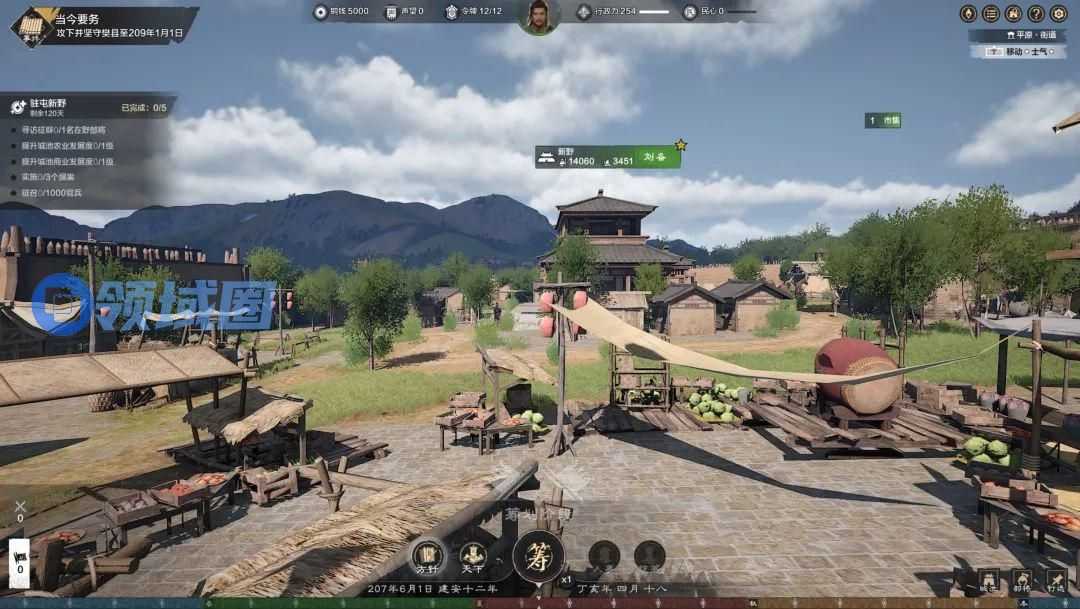
Task: Select the ruler portrait at top center
Action: pos(539,16)
